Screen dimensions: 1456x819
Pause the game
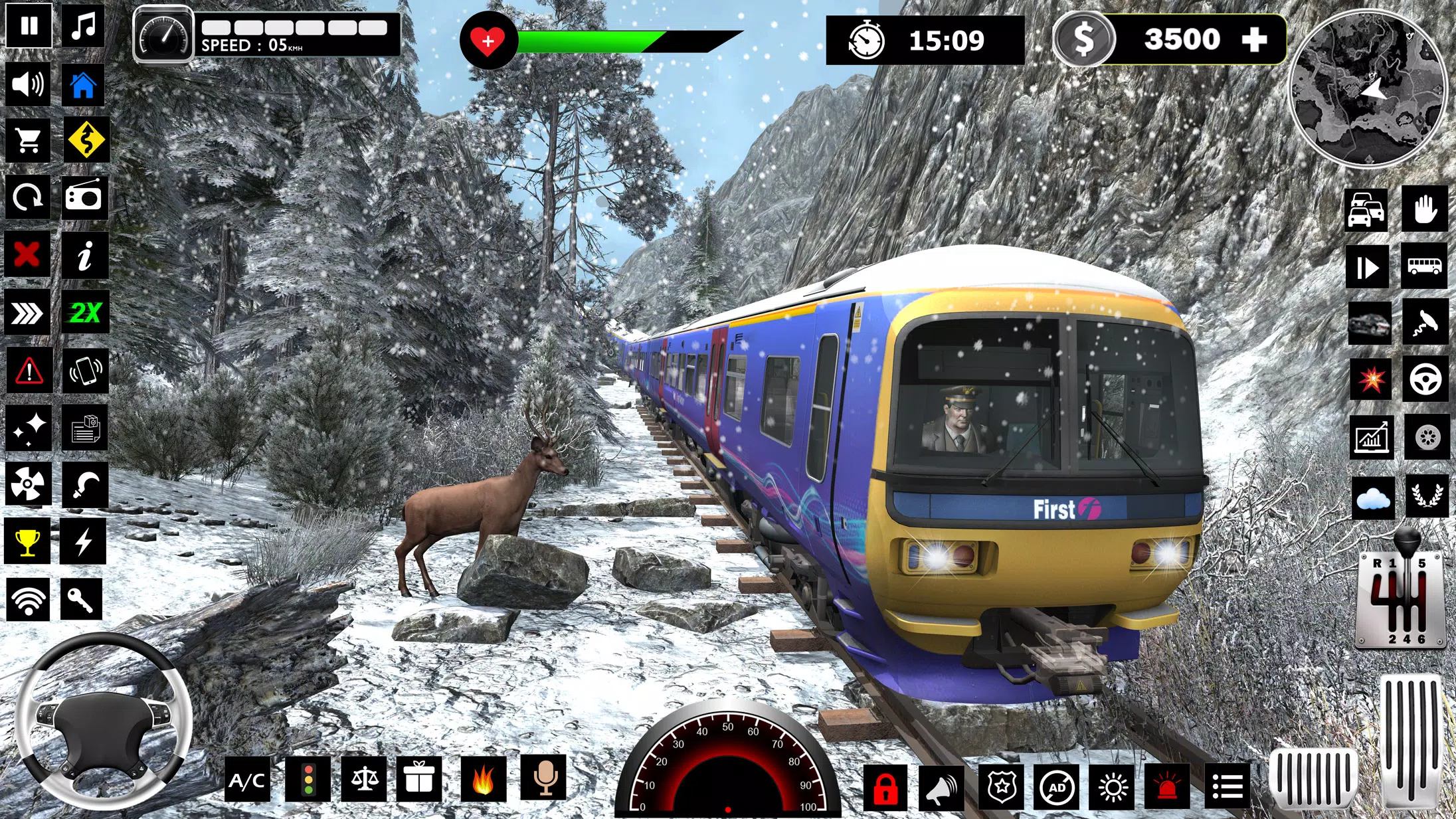(29, 27)
